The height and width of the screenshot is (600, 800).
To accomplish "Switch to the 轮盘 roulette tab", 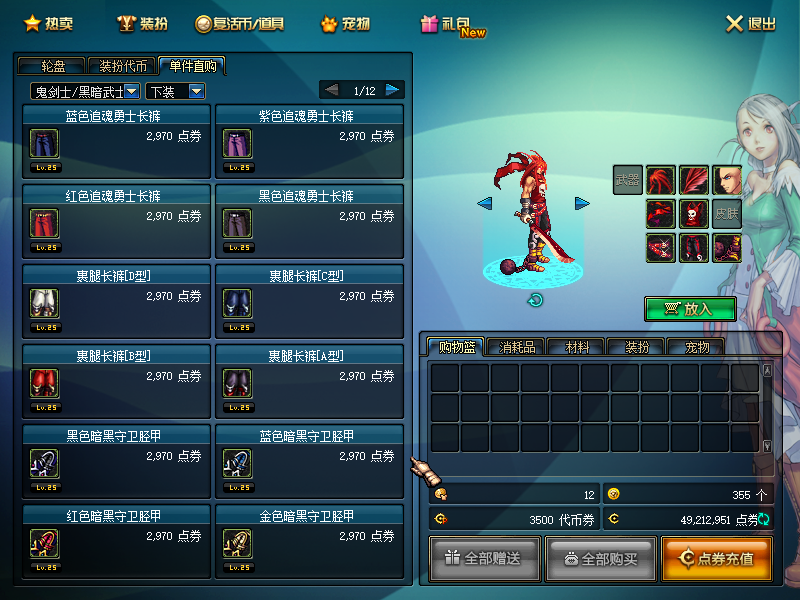I will (53, 66).
